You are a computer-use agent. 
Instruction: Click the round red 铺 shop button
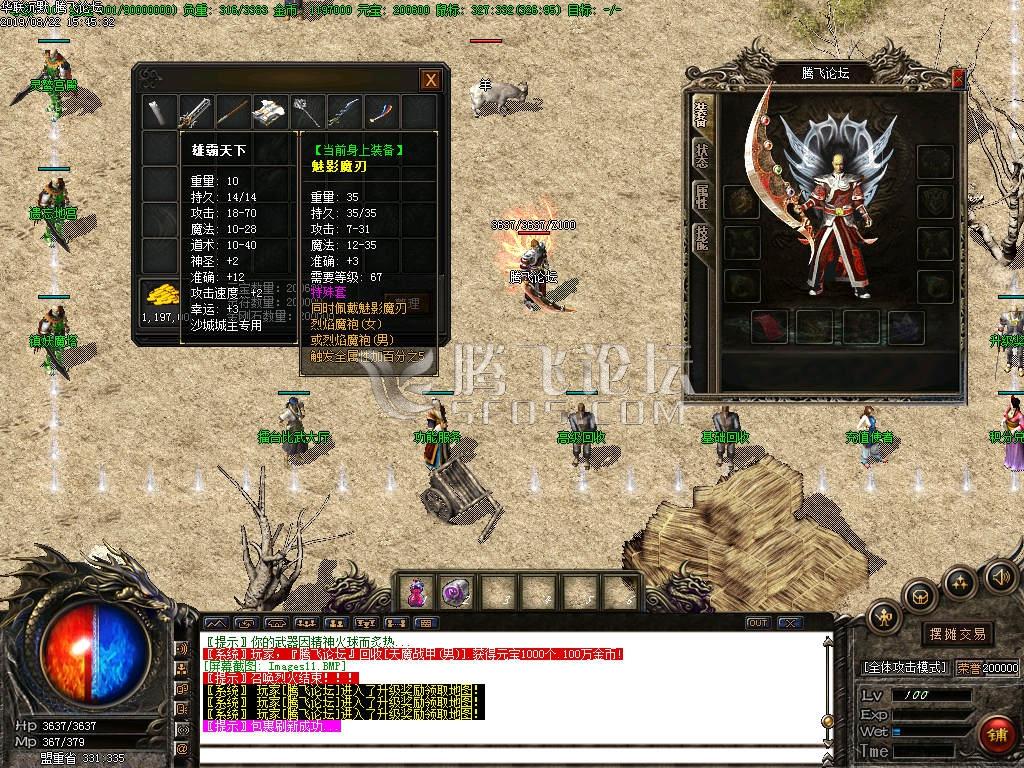coord(994,734)
